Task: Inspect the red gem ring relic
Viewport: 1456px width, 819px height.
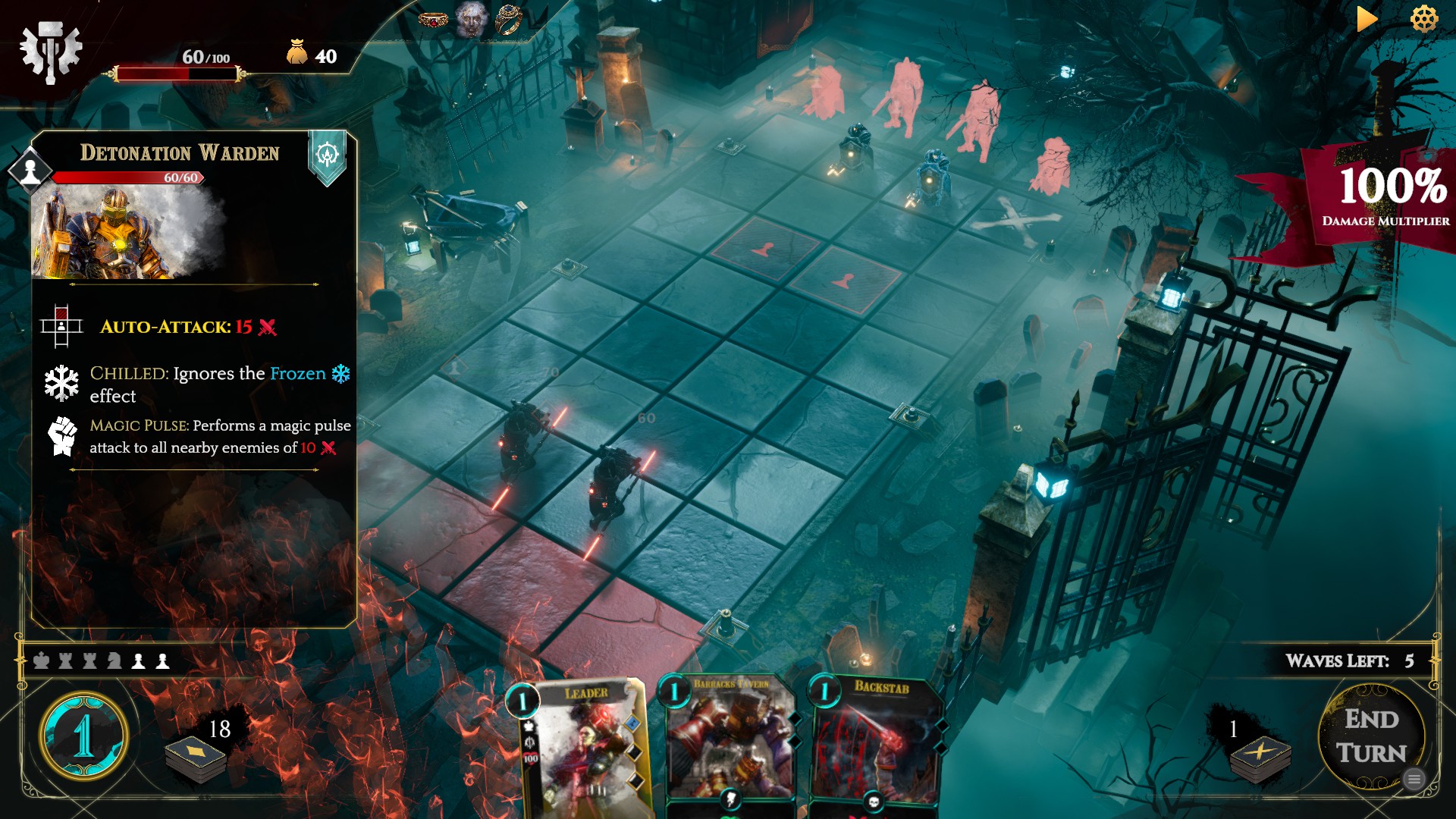Action: (x=433, y=20)
